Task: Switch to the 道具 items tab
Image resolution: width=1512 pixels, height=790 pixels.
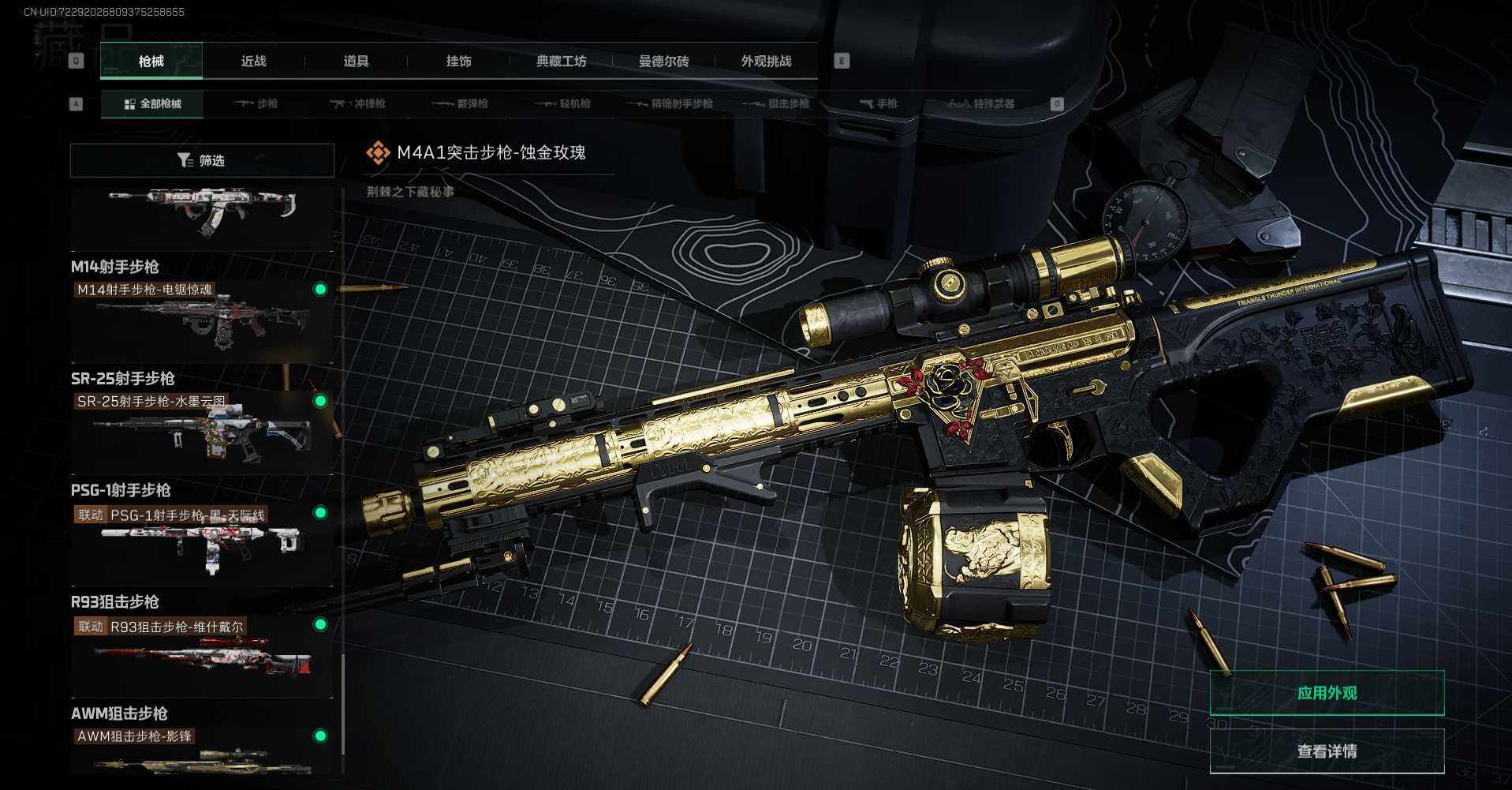Action: pyautogui.click(x=356, y=61)
